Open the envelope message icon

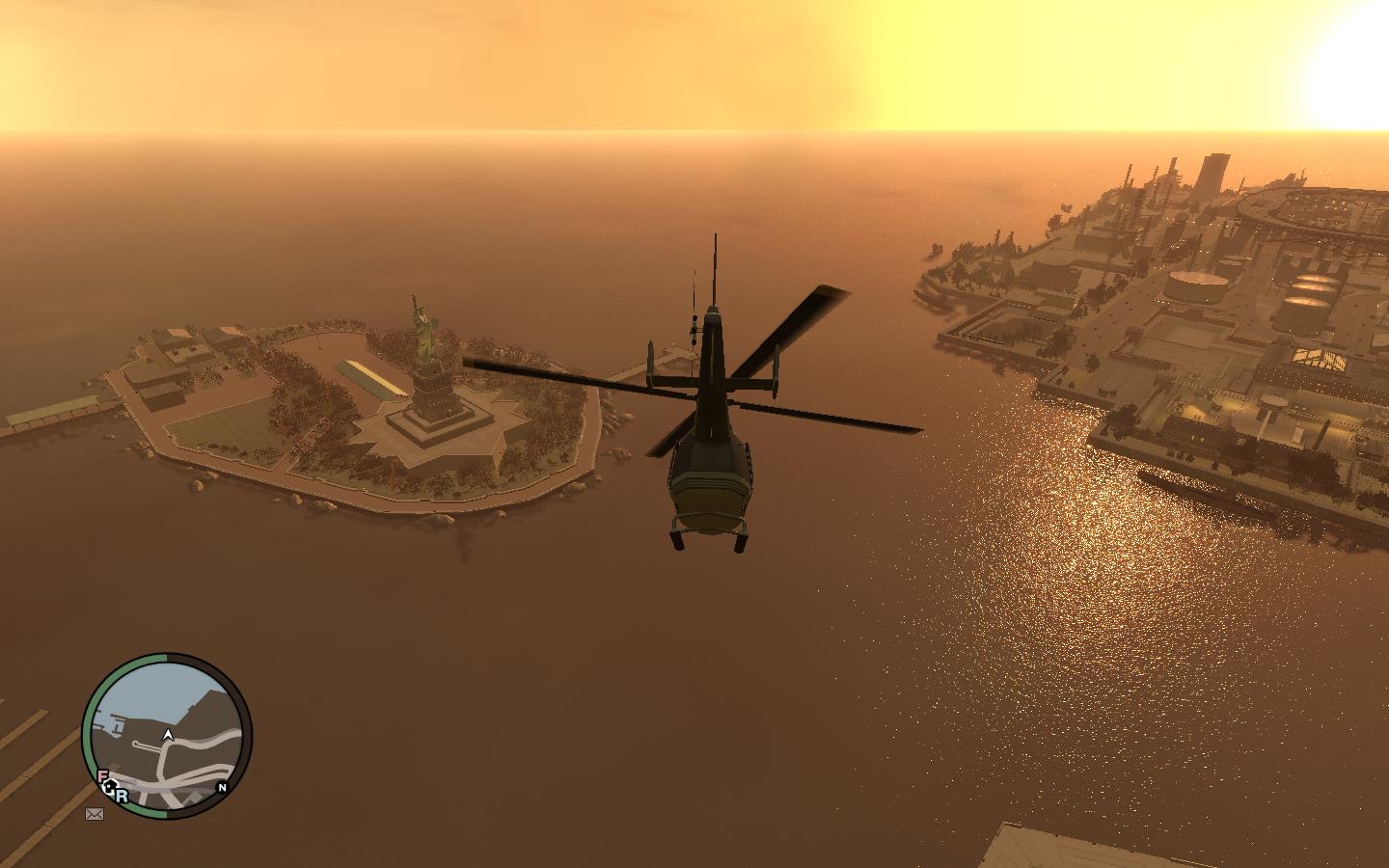(95, 814)
